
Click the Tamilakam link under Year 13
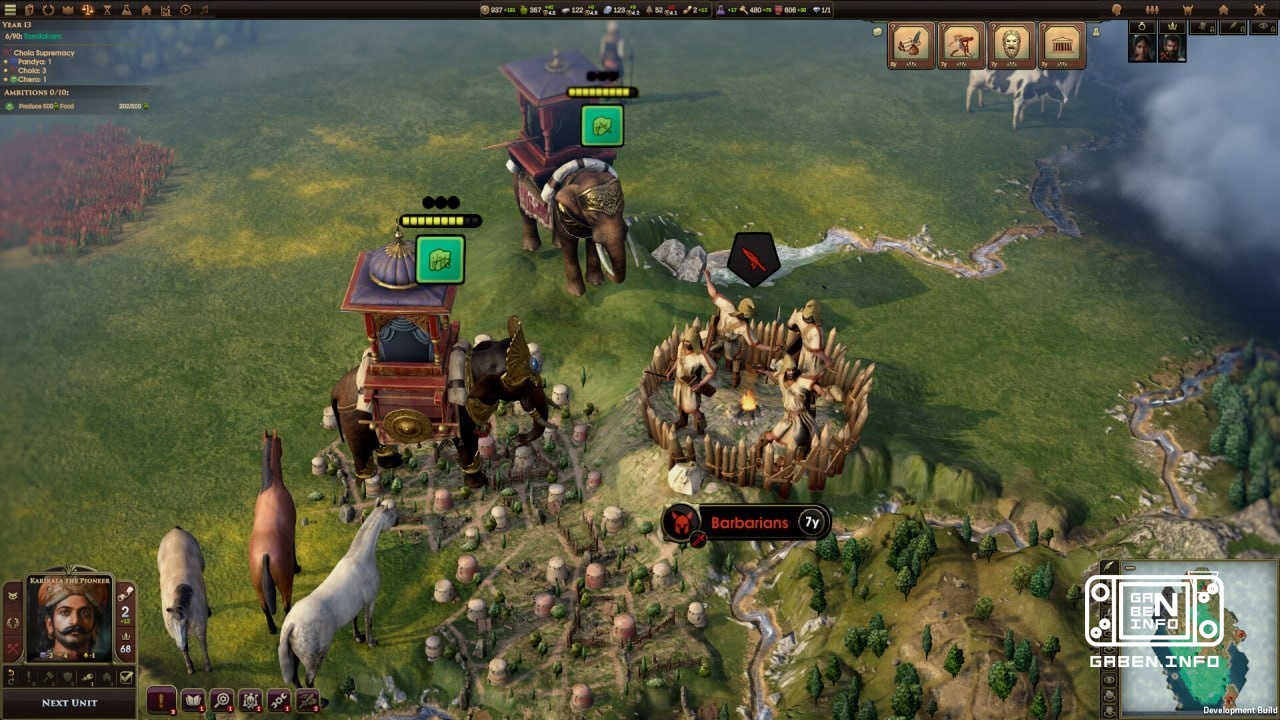coord(42,34)
